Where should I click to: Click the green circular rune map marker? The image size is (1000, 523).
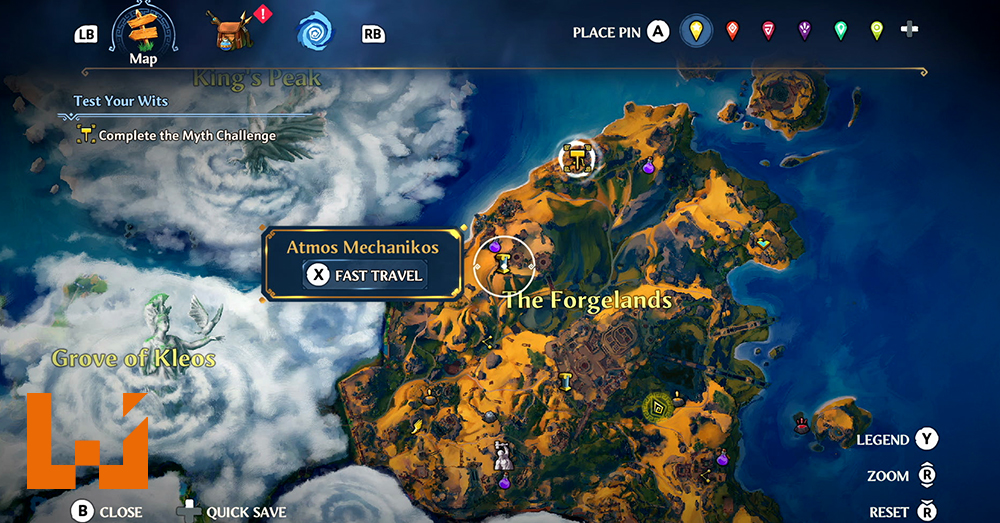[x=656, y=407]
